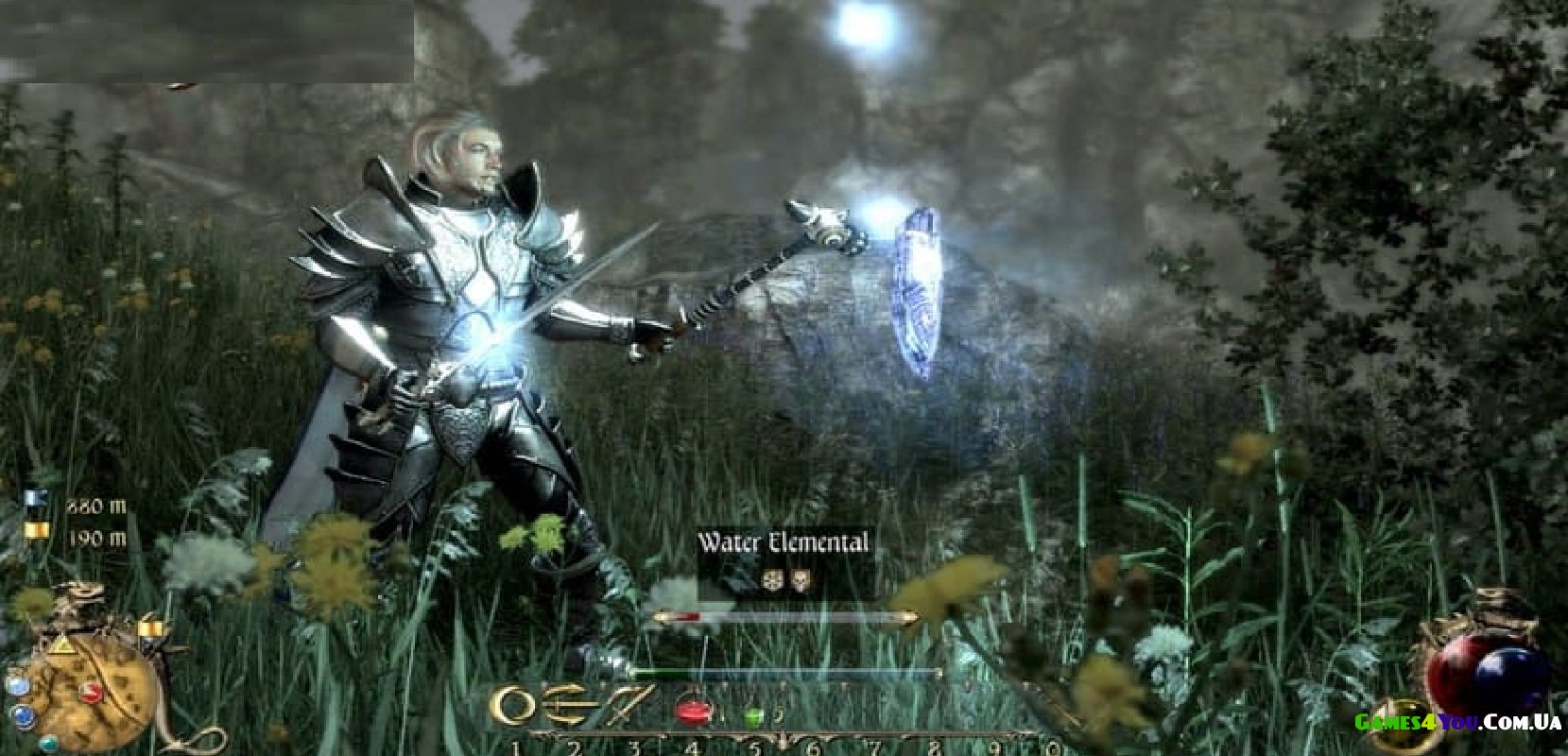Use the green potion in hotbar

[x=753, y=714]
